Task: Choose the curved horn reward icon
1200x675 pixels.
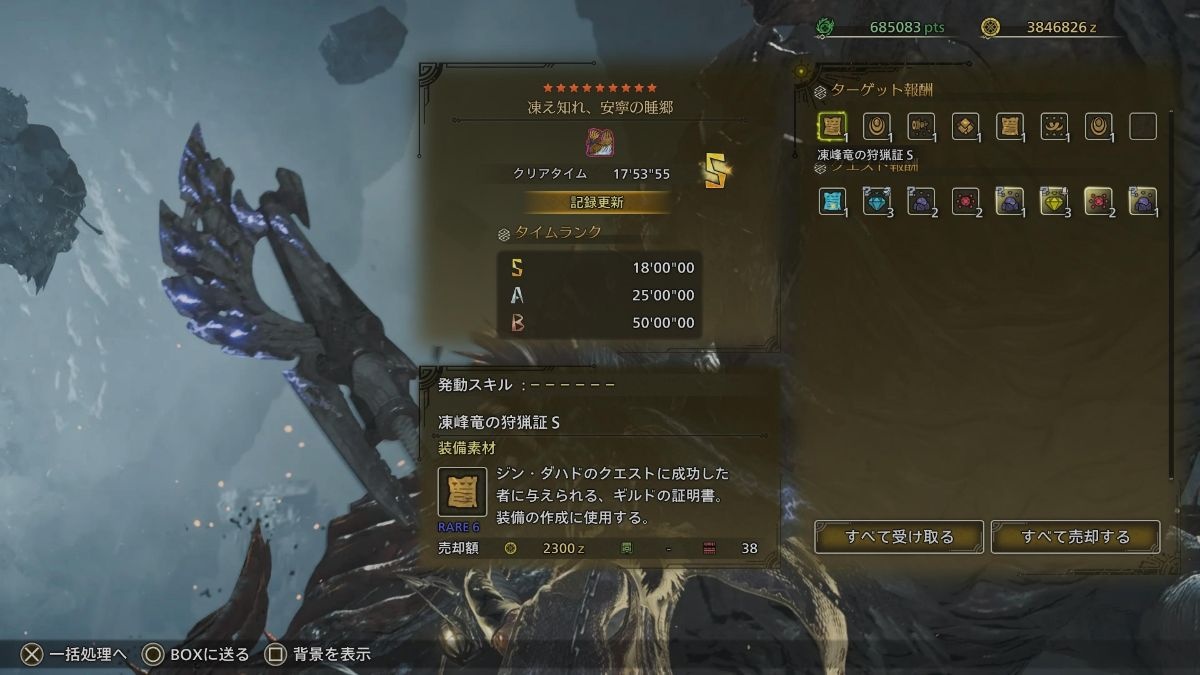Action: point(1053,126)
